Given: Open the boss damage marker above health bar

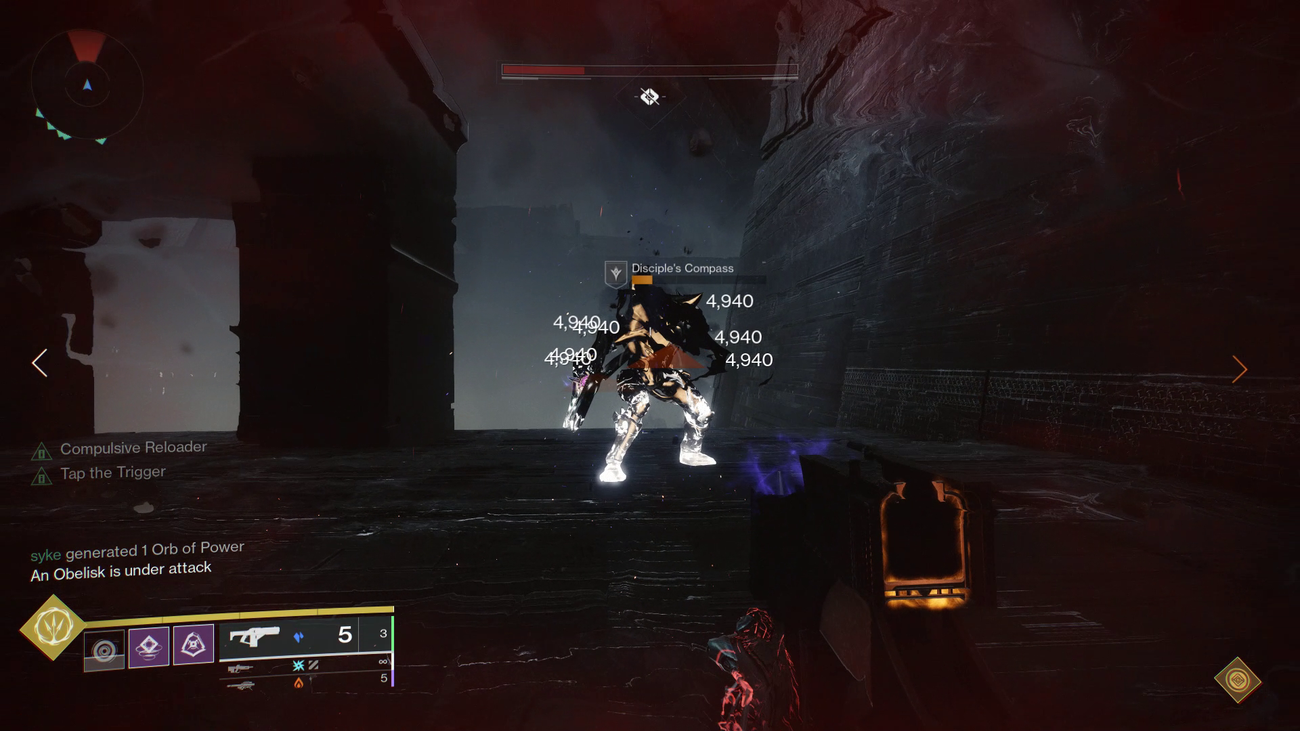Looking at the screenshot, I should click(x=648, y=97).
